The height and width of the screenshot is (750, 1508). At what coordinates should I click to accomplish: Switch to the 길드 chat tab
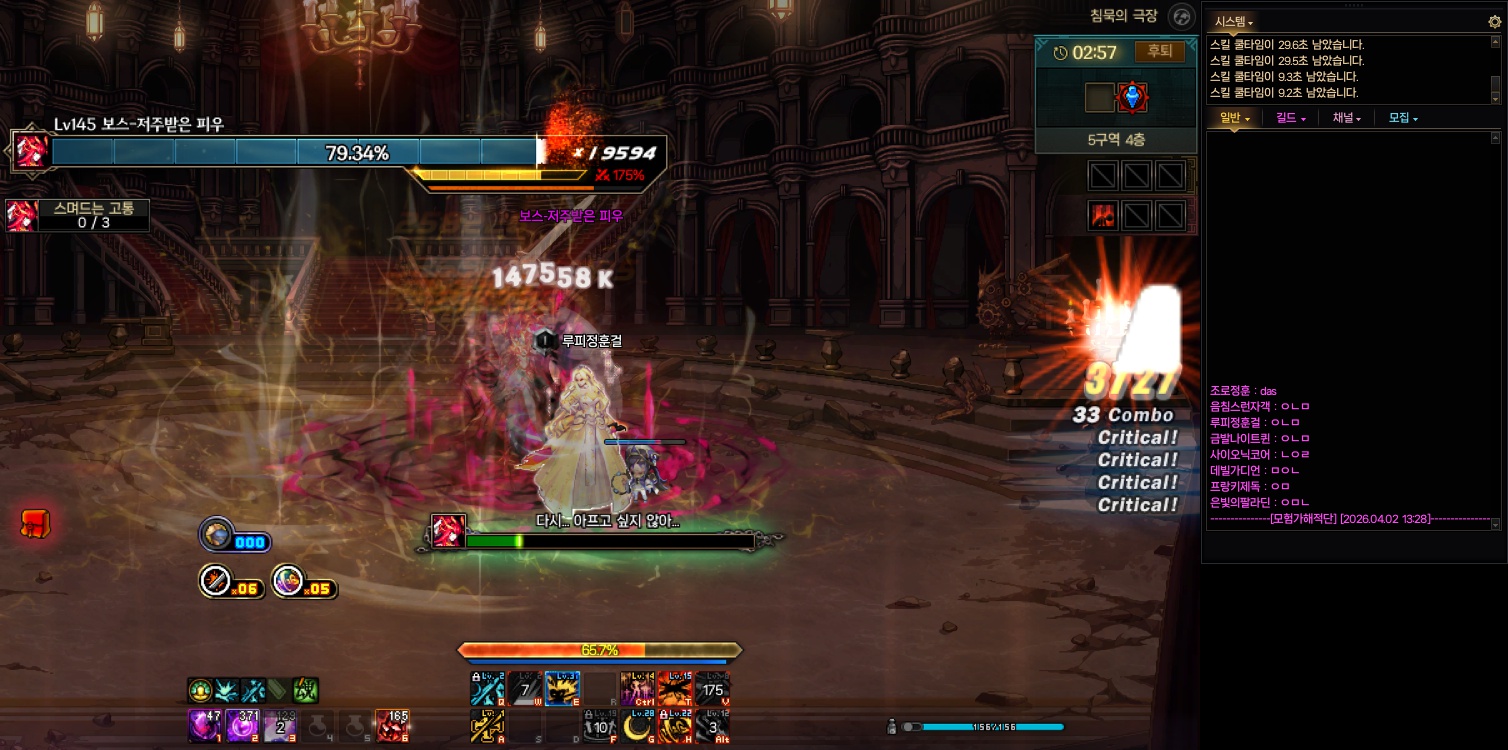(1291, 118)
